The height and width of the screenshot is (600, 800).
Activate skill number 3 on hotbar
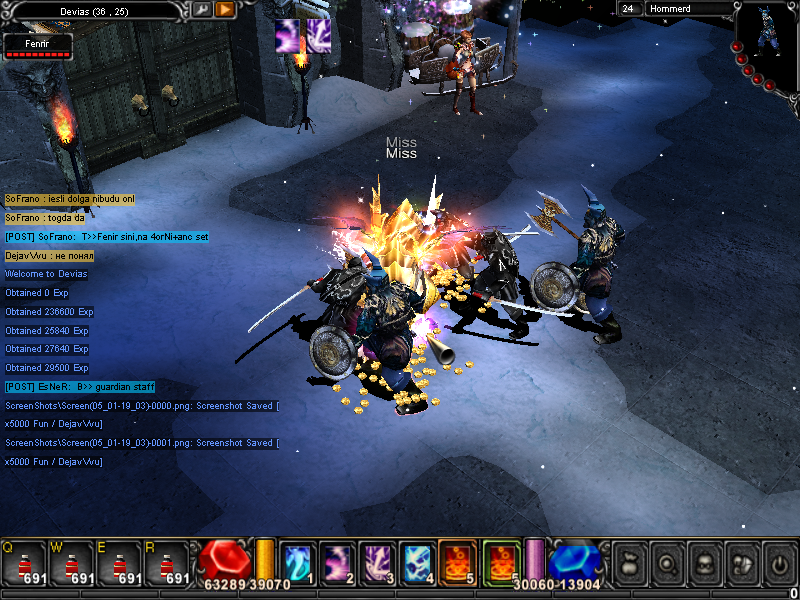tap(378, 562)
